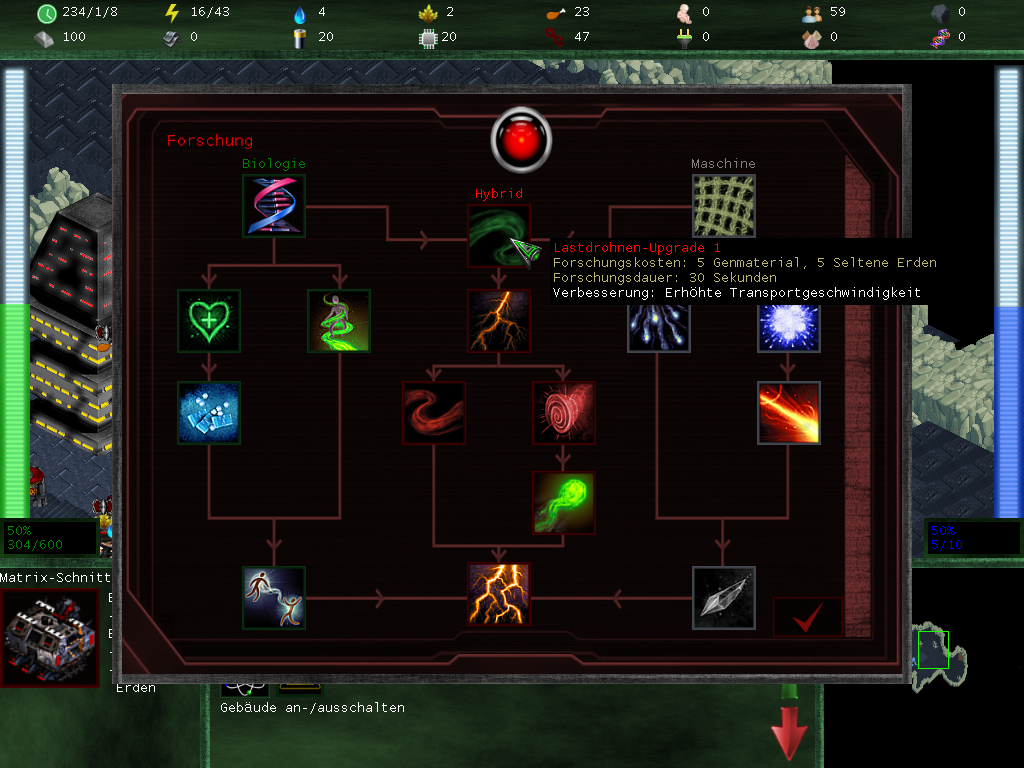The height and width of the screenshot is (768, 1024).
Task: Pick the green spiral figure research
Action: pyautogui.click(x=339, y=321)
